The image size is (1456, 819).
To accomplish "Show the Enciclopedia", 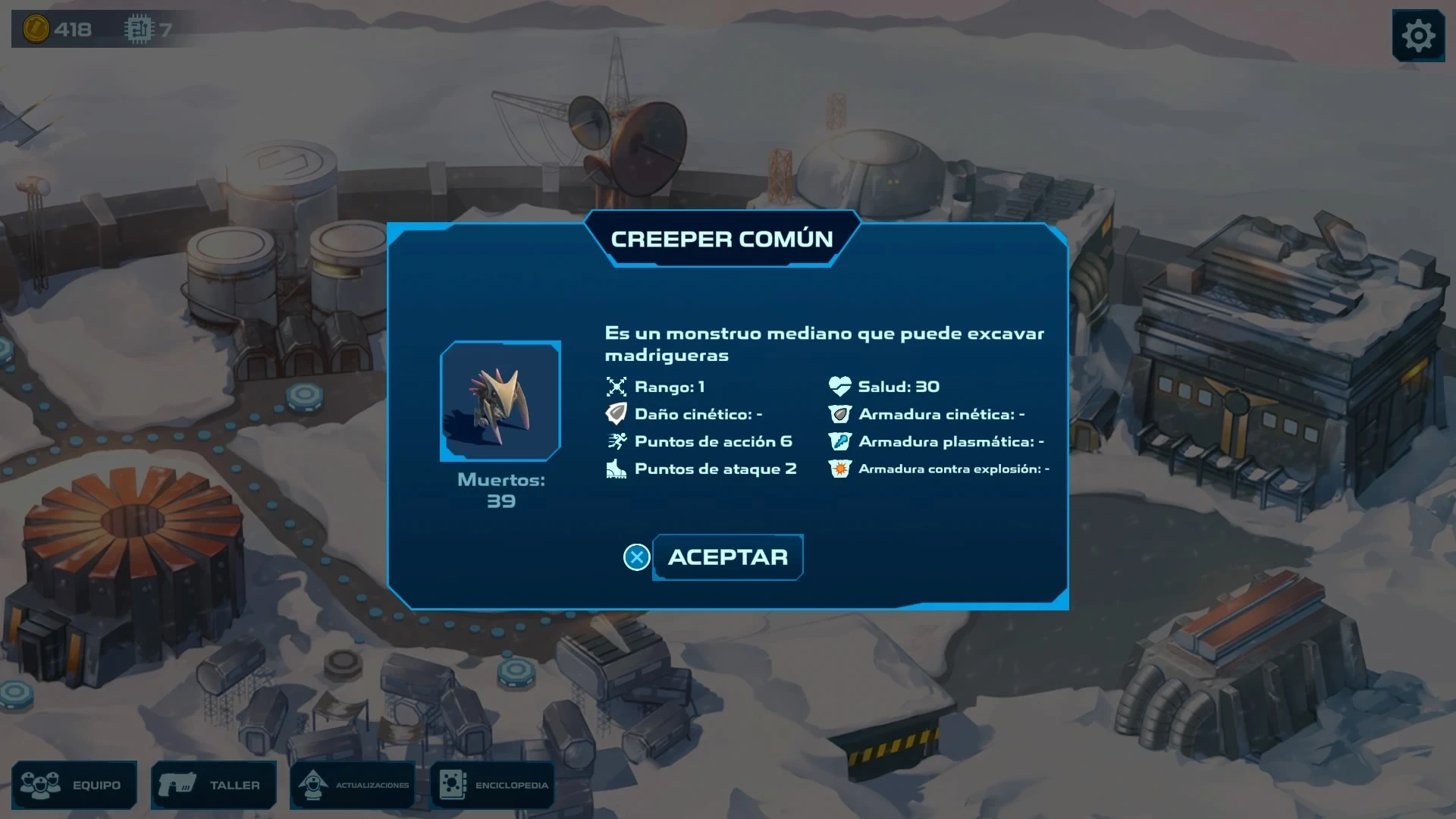I will [493, 785].
